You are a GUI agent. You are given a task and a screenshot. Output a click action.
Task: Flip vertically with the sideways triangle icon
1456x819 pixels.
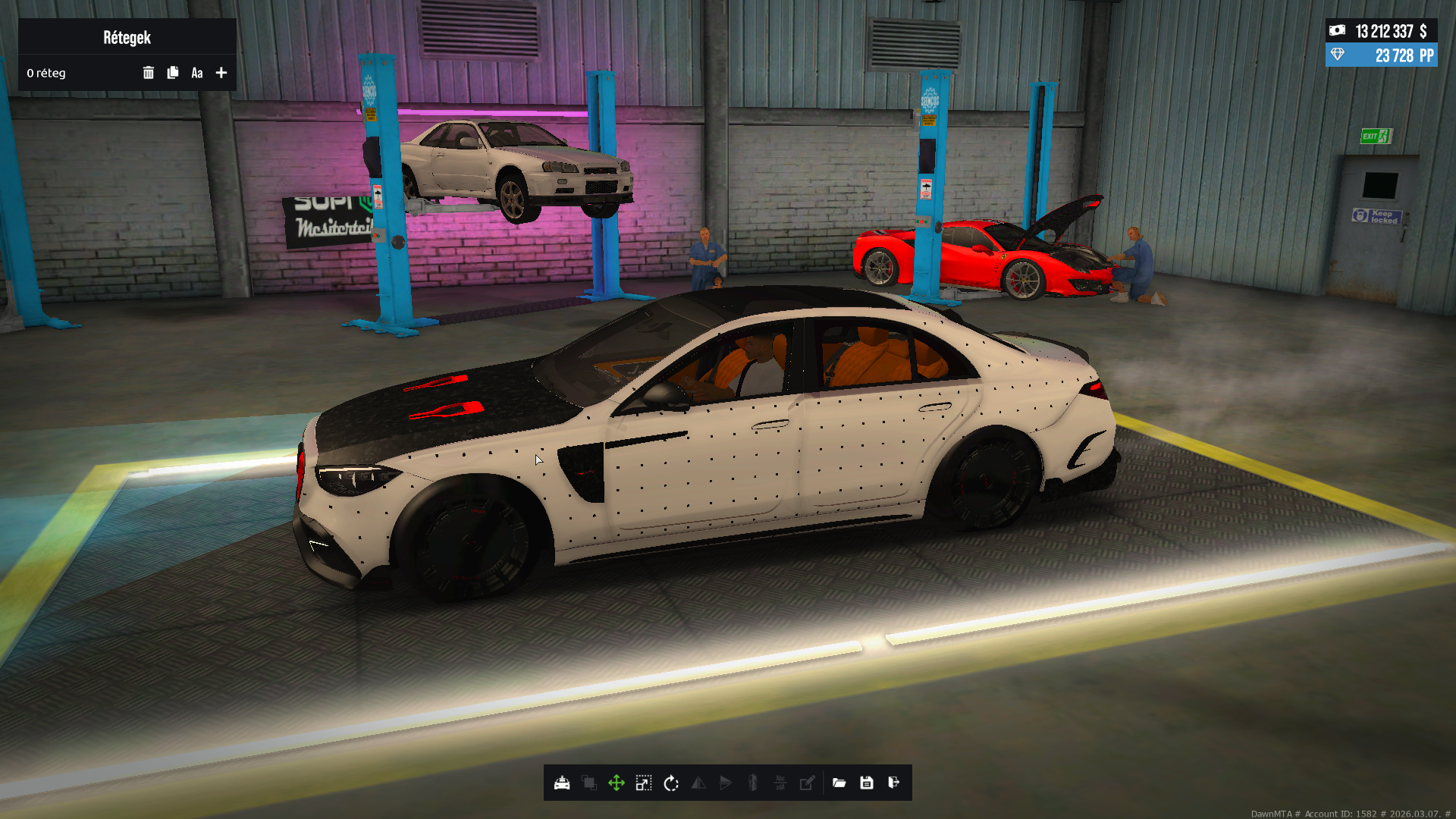tap(726, 783)
